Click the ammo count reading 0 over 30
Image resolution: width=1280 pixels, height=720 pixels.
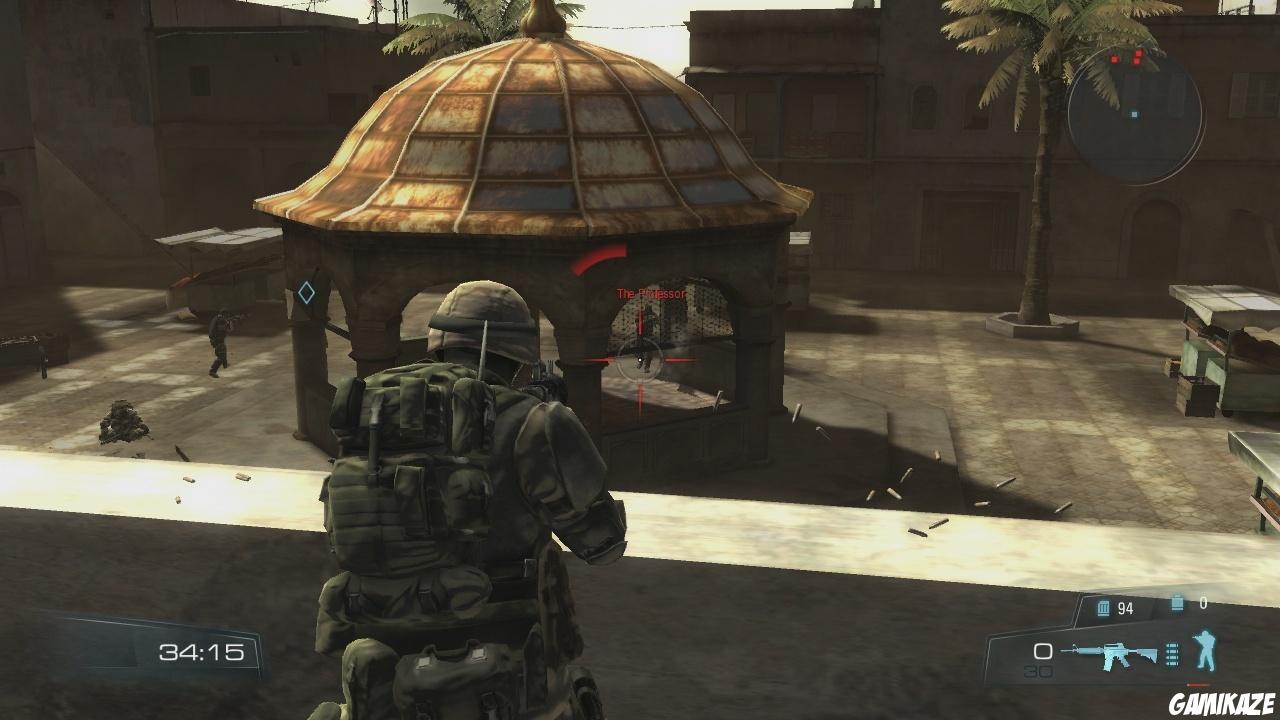1042,660
